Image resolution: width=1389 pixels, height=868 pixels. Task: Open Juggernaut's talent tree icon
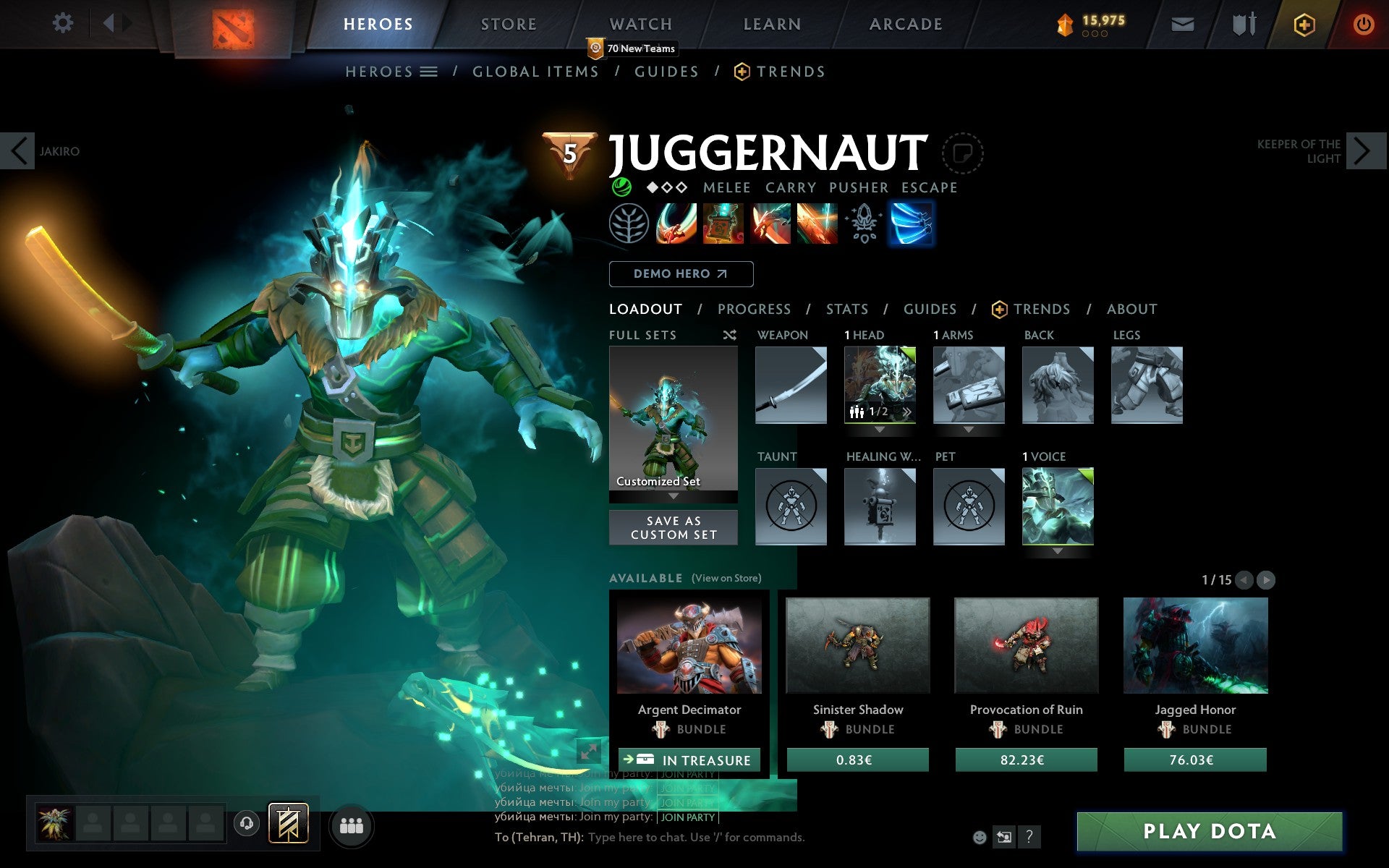pyautogui.click(x=630, y=224)
